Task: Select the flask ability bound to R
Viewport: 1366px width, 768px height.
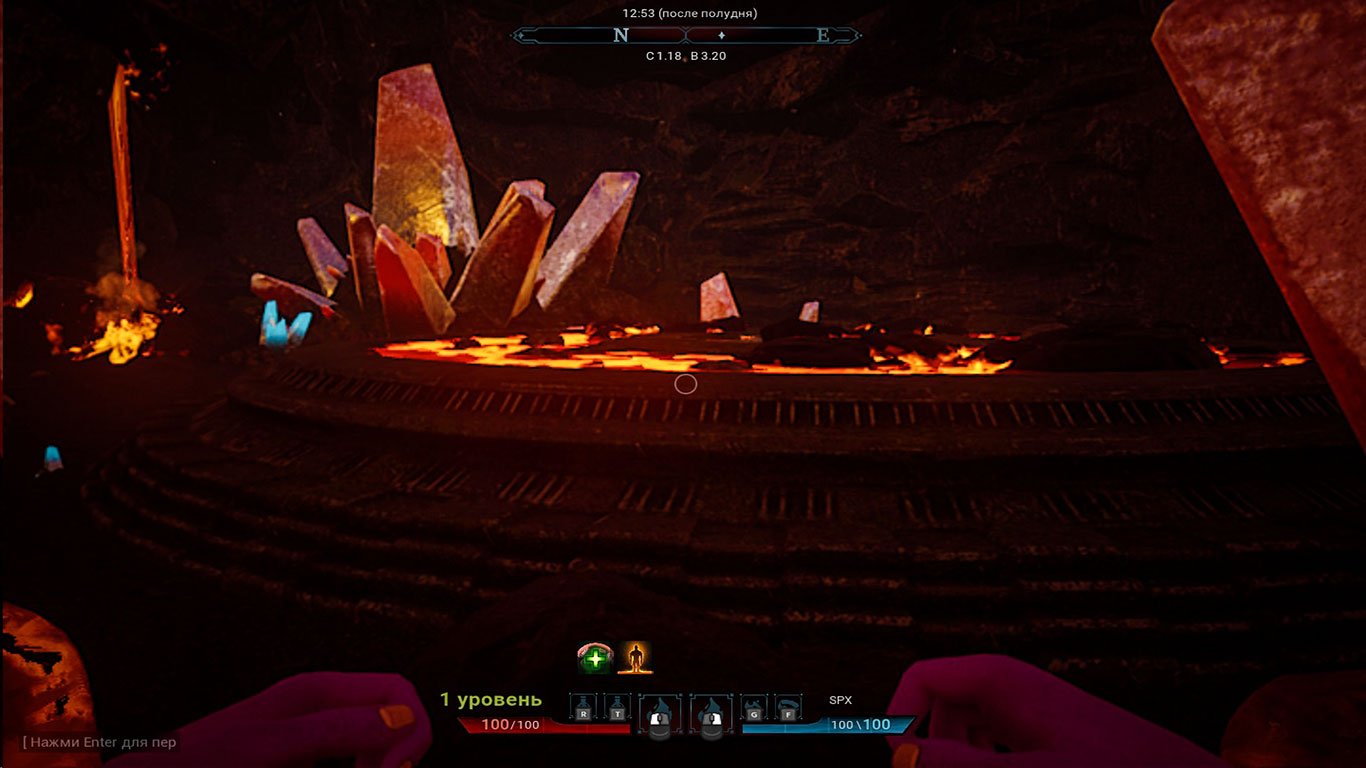Action: (583, 704)
